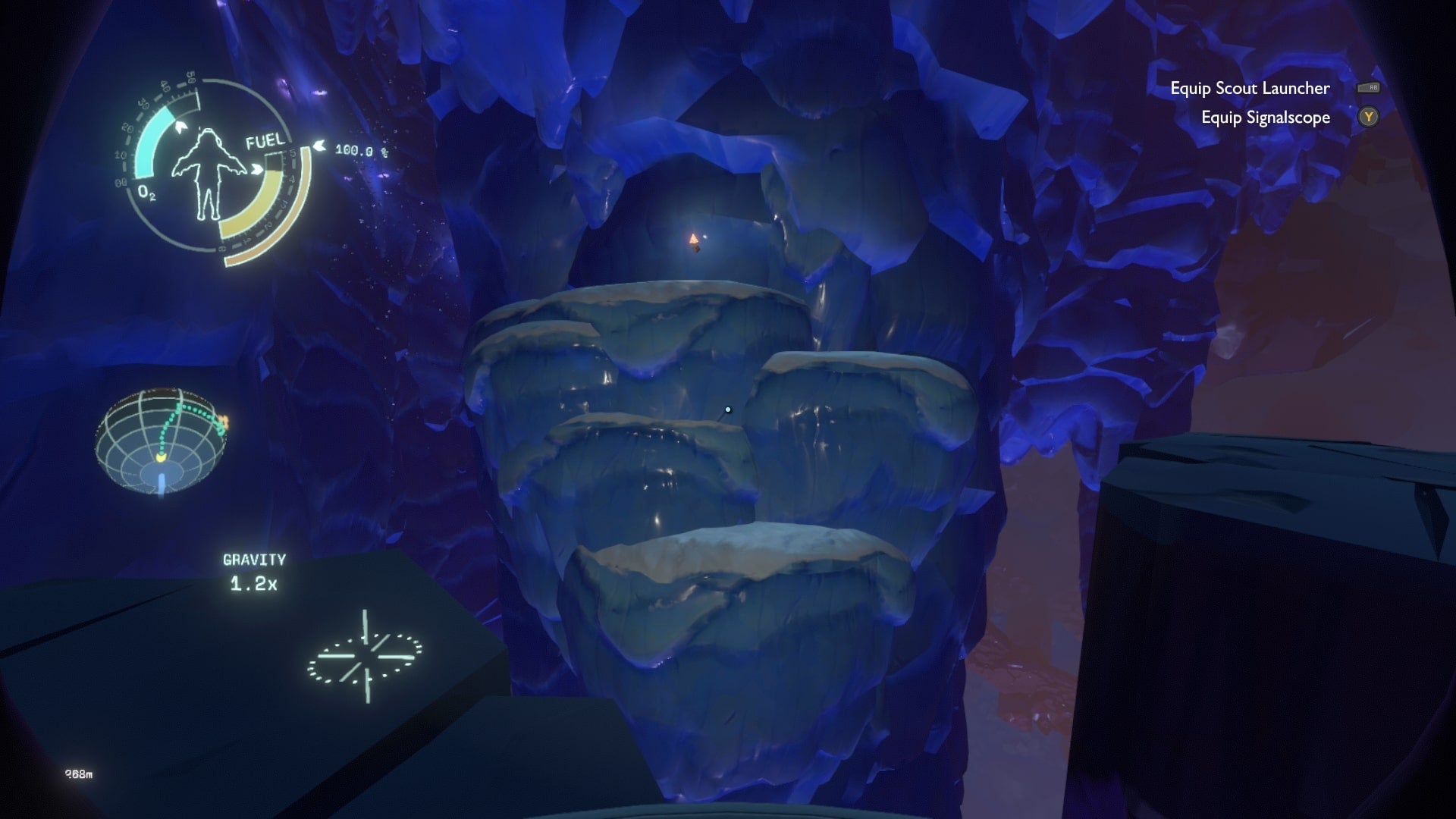The image size is (1456, 819).
Task: Click the FUEL gauge label
Action: click(x=265, y=140)
